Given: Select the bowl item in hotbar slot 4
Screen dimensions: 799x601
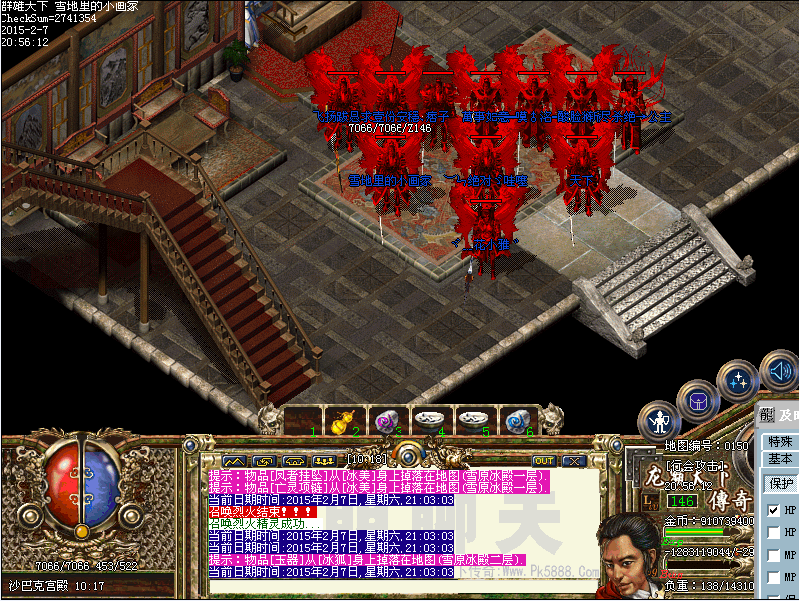Looking at the screenshot, I should click(429, 420).
